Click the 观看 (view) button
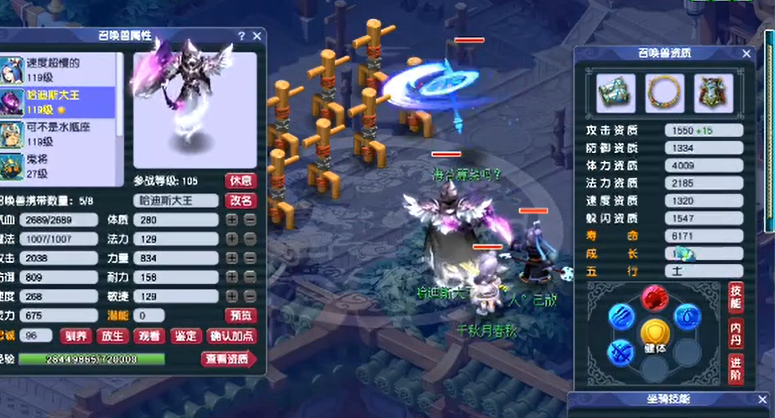This screenshot has height=418, width=775. (150, 336)
